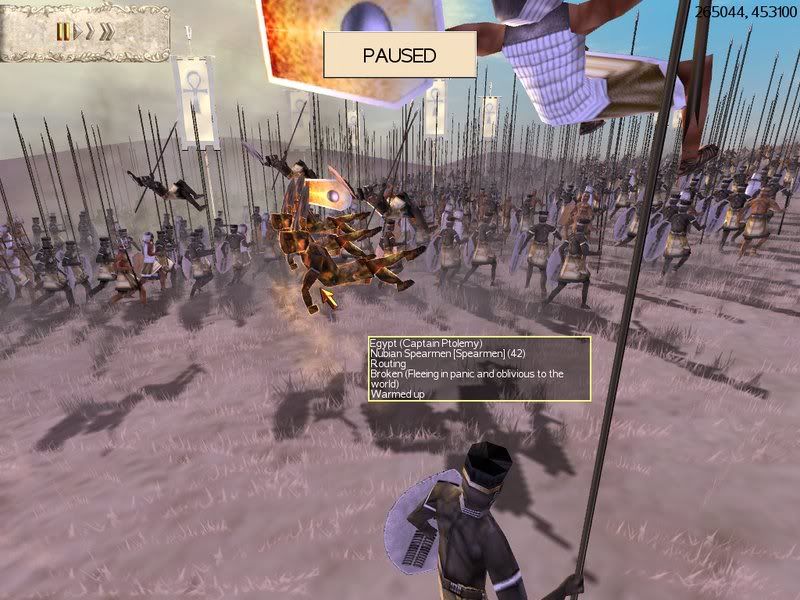Resume battle at normal speed with the triangle play button
This screenshot has width=800, height=600.
pos(78,32)
